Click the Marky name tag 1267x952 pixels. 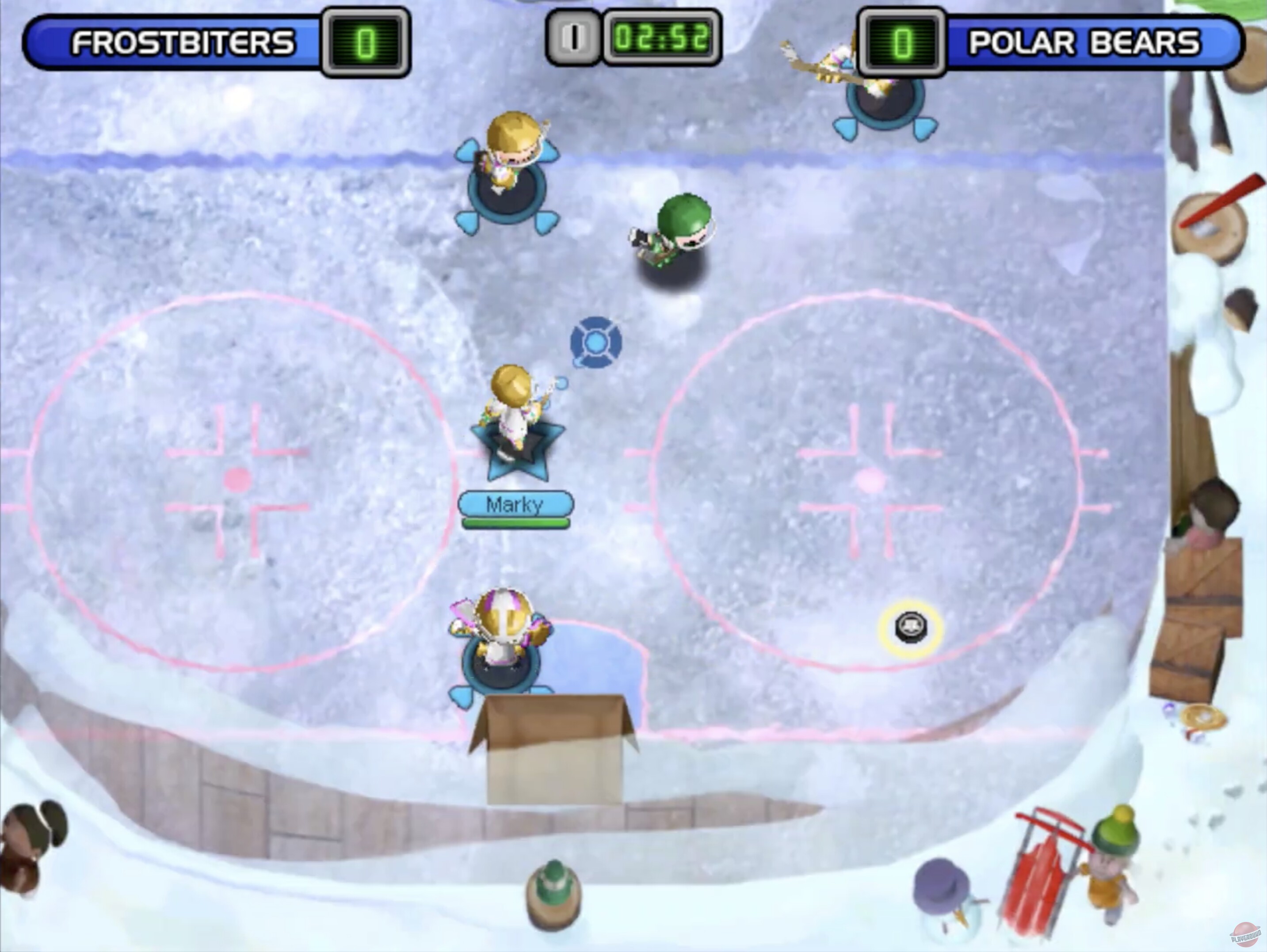tap(515, 503)
